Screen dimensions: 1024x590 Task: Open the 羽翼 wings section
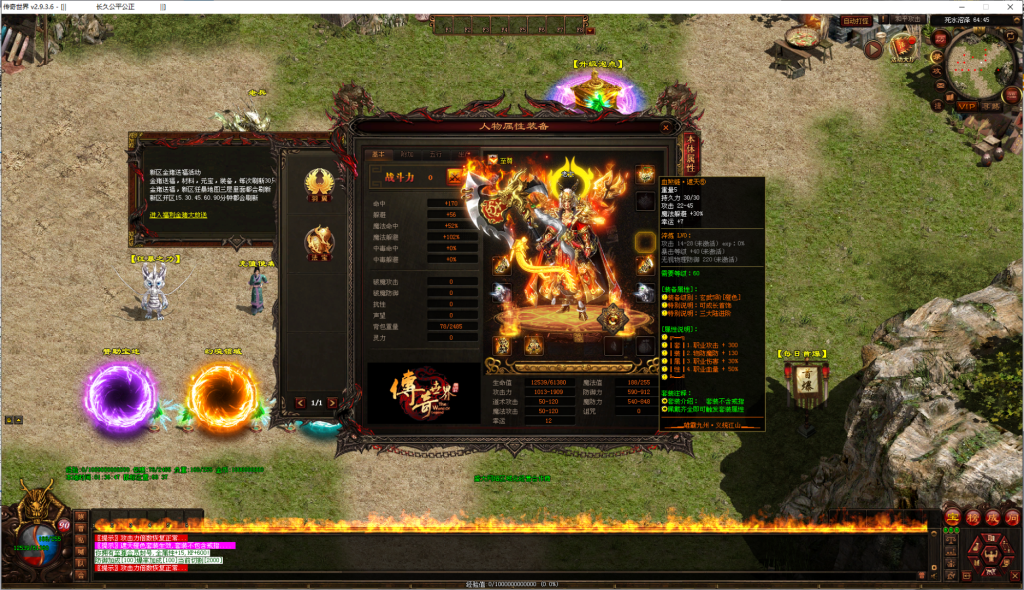click(322, 185)
